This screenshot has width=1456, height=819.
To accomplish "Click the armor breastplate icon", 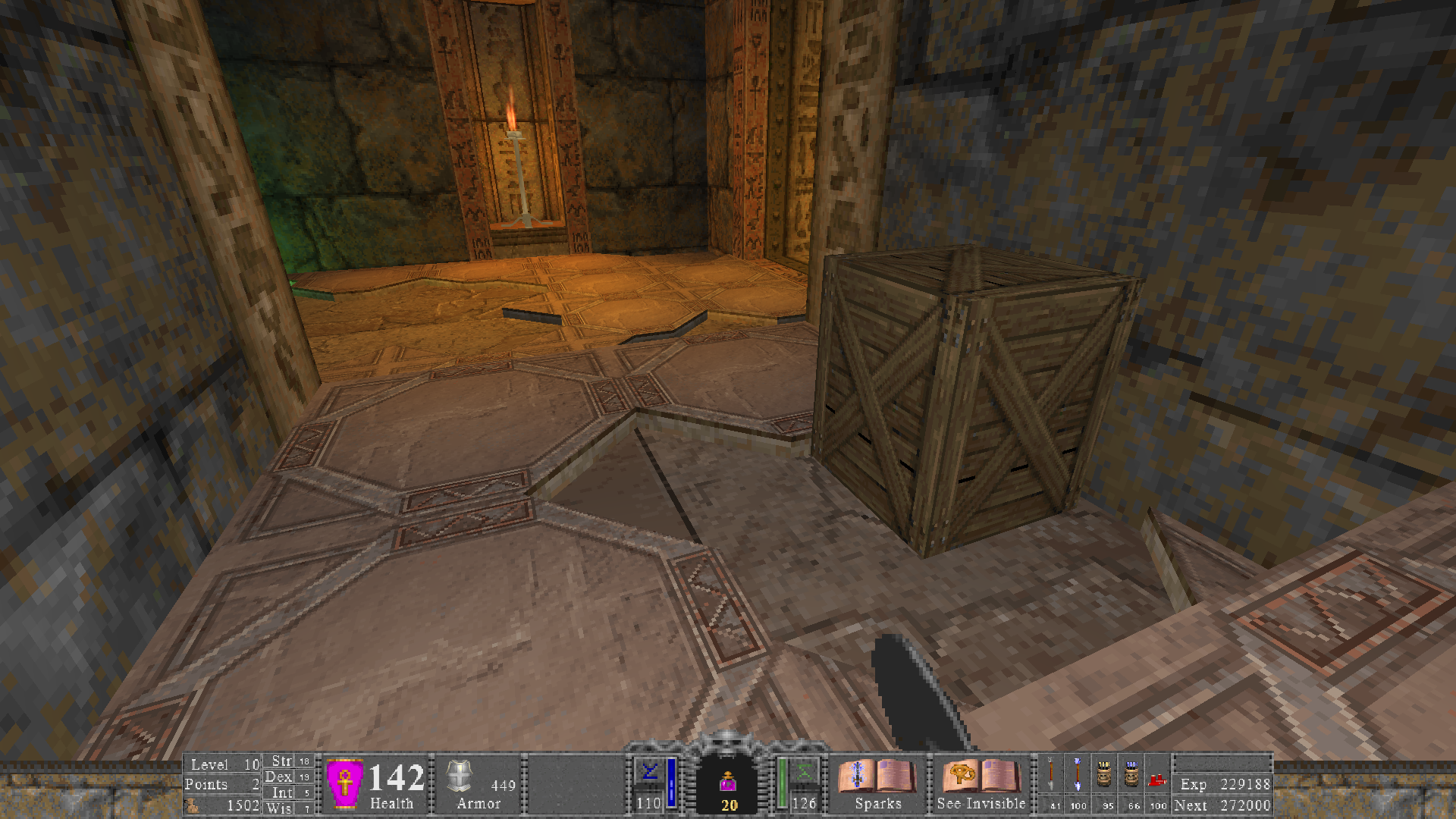I will pos(460,776).
